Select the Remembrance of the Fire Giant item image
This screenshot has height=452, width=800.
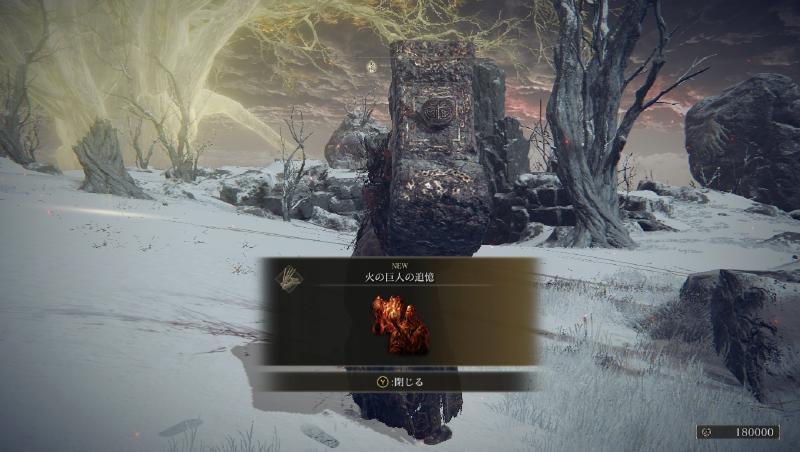(x=400, y=324)
